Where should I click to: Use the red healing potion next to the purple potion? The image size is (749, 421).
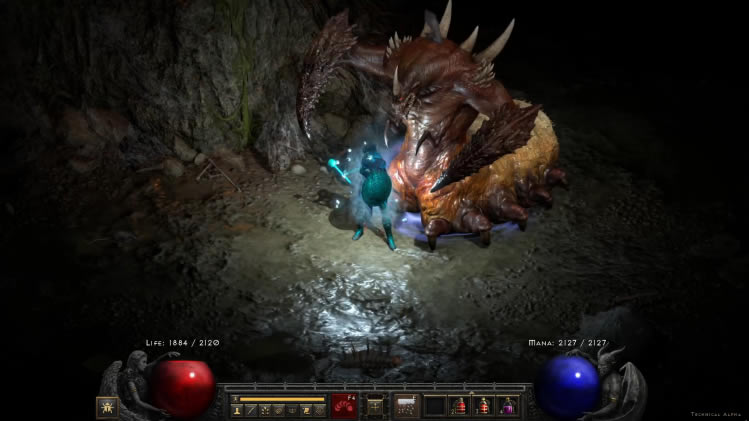pyautogui.click(x=484, y=406)
